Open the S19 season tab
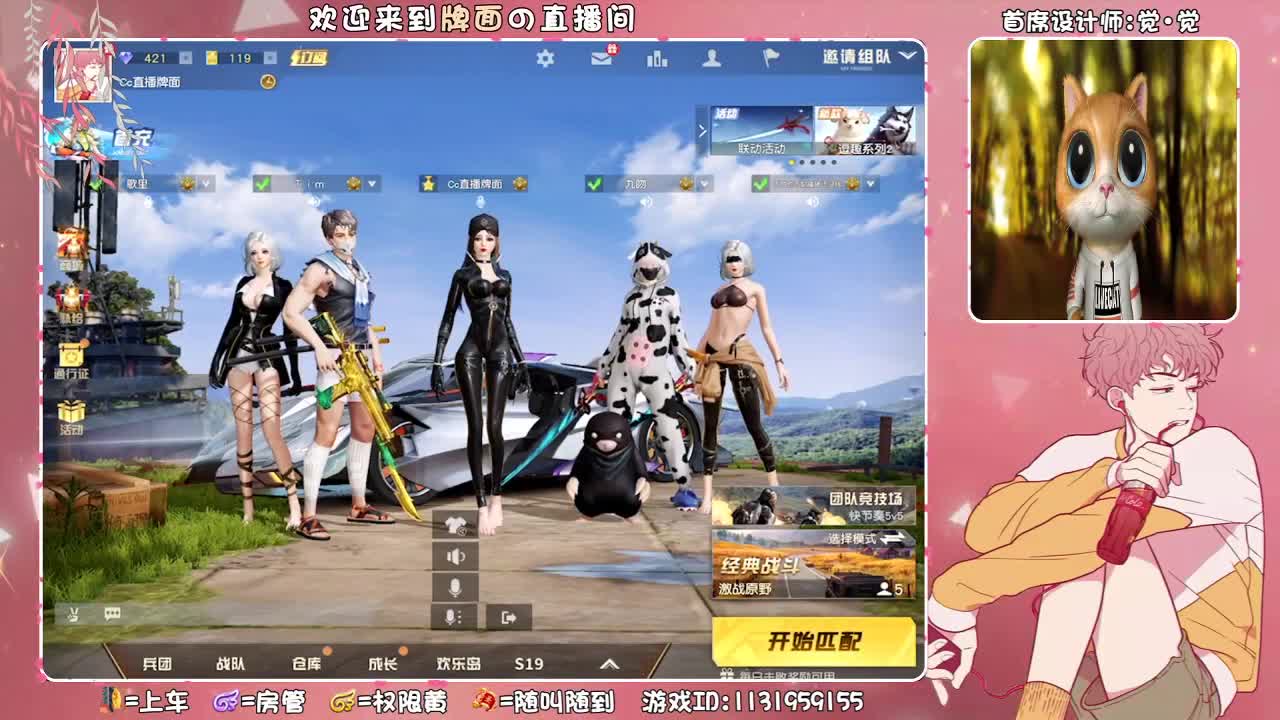 (527, 663)
